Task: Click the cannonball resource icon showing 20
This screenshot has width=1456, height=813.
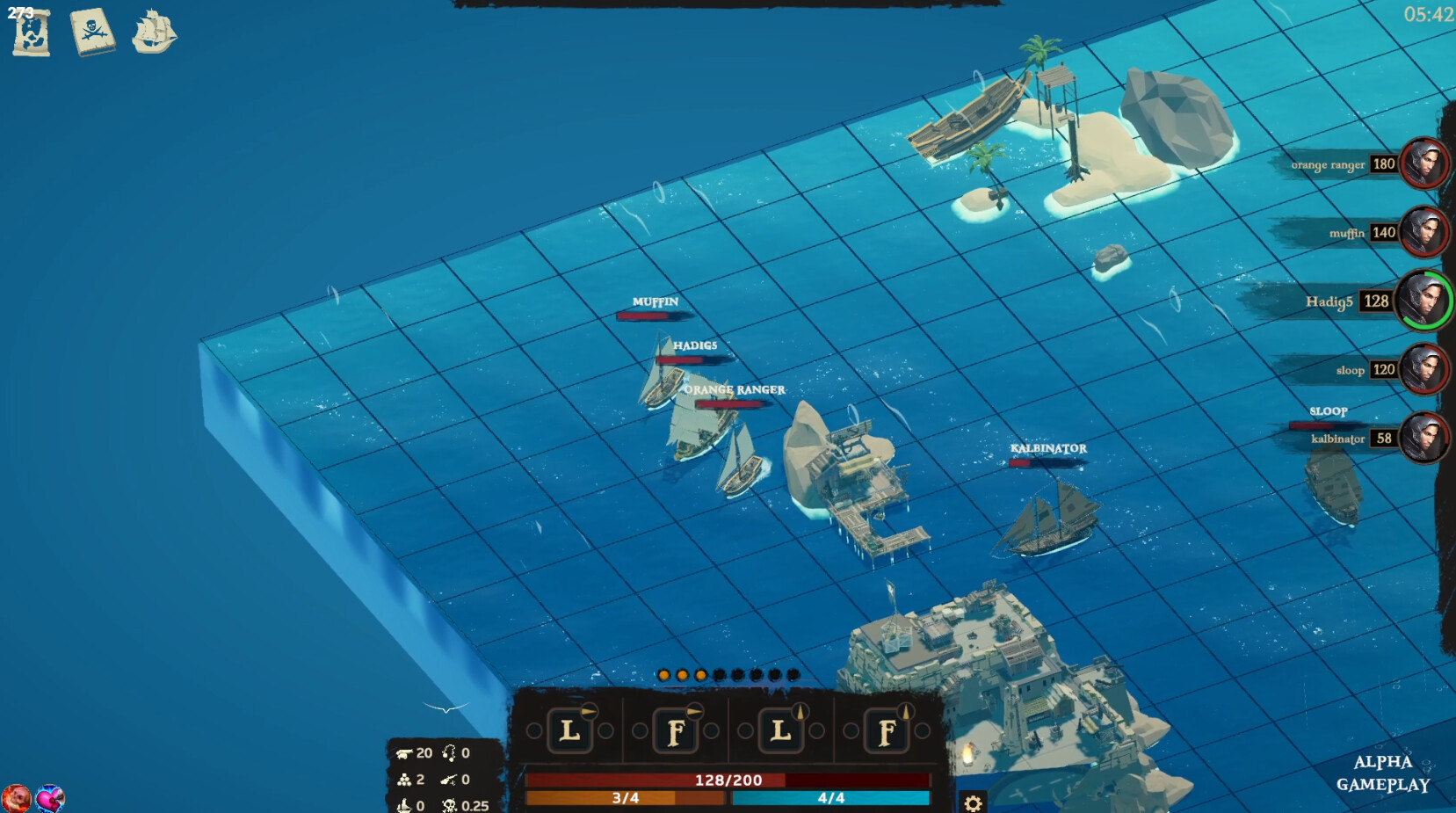Action: click(405, 752)
